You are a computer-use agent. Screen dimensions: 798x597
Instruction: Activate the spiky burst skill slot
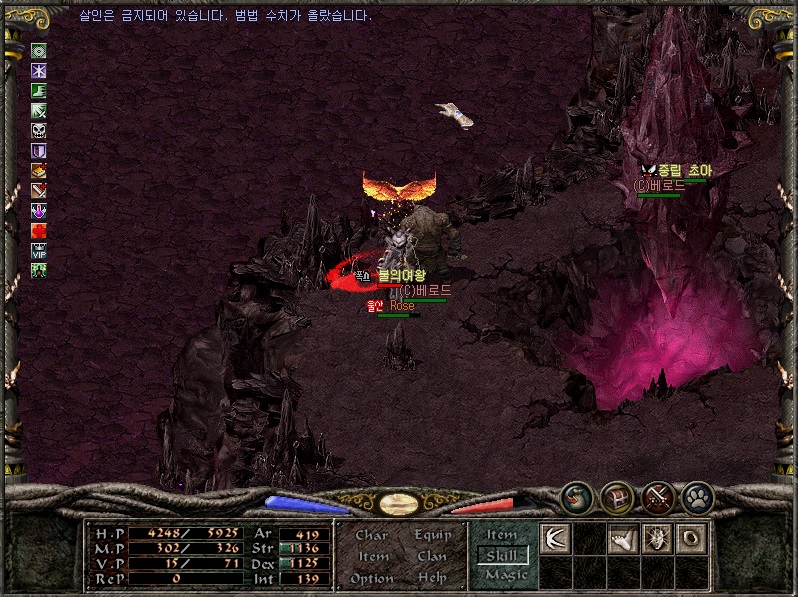coord(658,538)
